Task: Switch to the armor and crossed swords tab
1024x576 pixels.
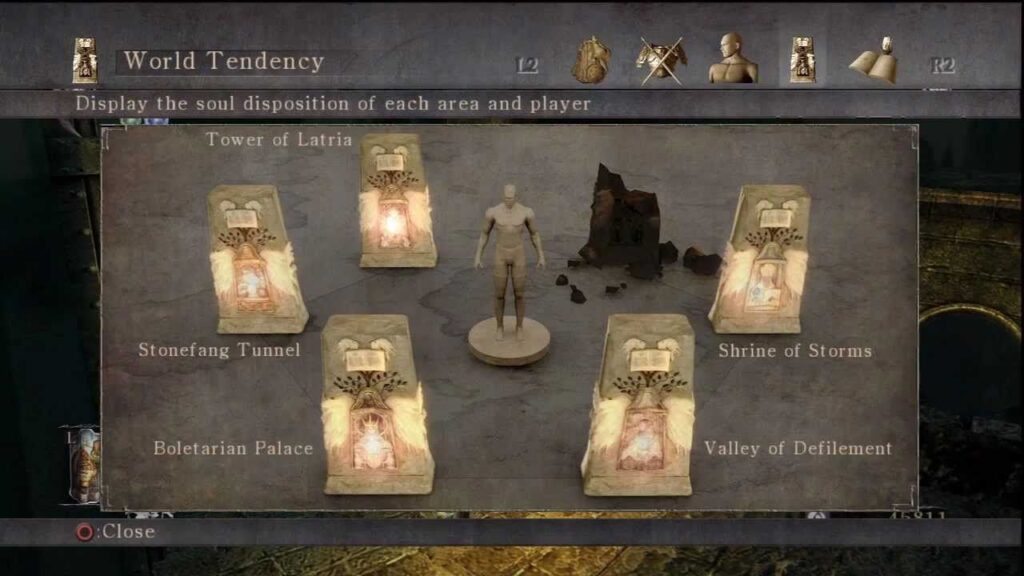Action: tap(661, 60)
